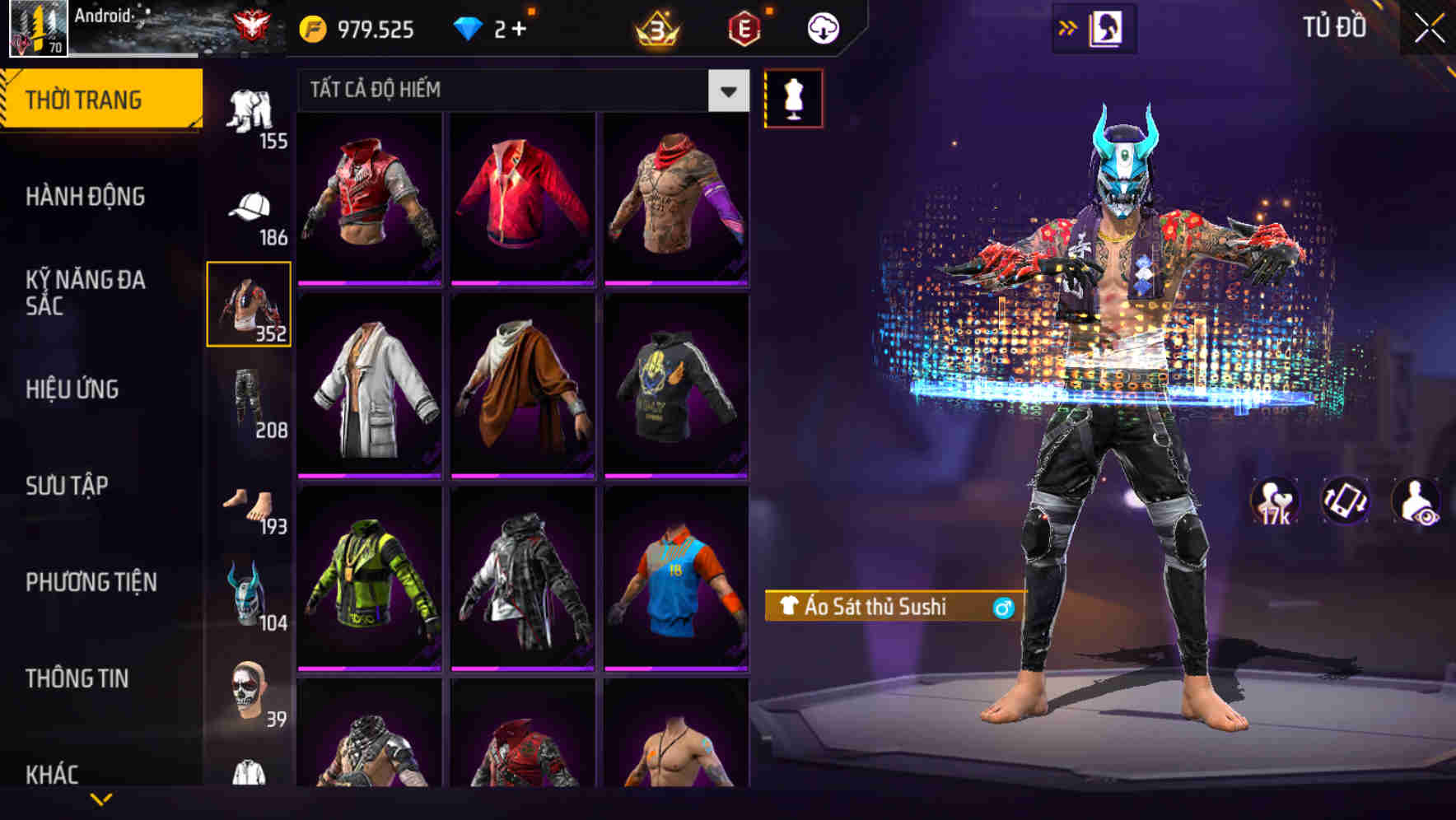The image size is (1456, 820).
Task: Expand the sidebar with the bottom chevron
Action: pyautogui.click(x=101, y=800)
